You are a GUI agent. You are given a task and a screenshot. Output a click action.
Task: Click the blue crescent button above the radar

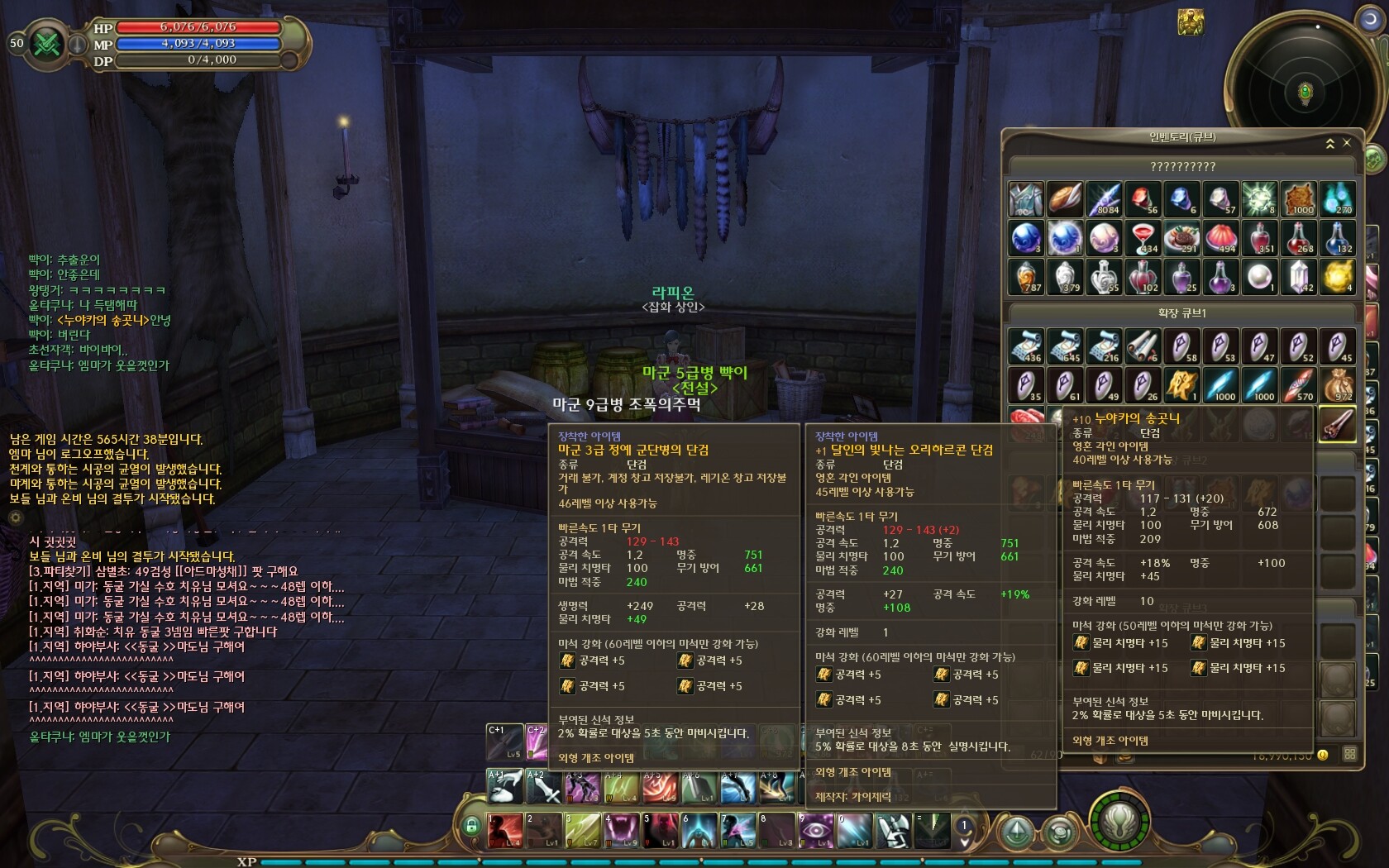click(x=1369, y=18)
